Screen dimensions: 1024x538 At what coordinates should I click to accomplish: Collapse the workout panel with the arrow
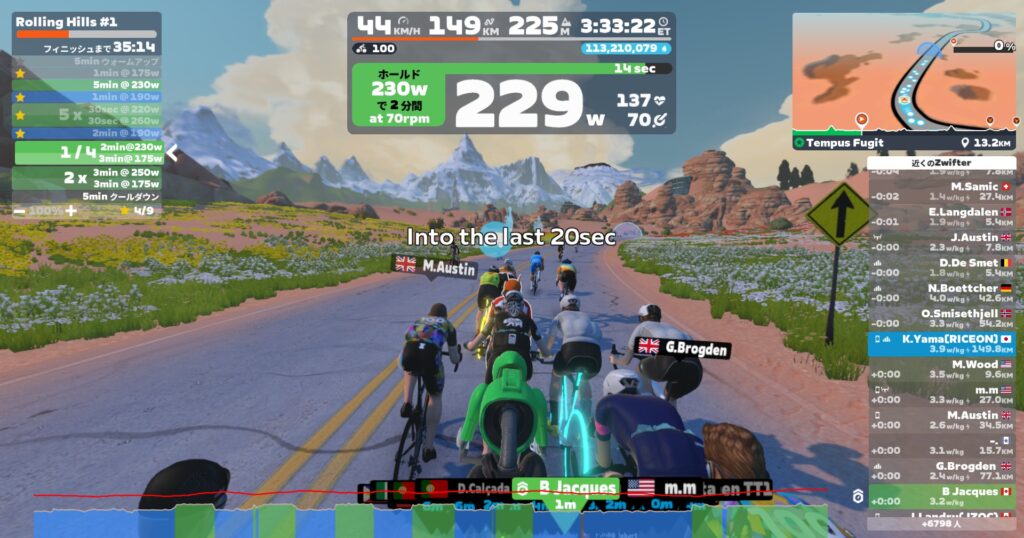tap(171, 153)
